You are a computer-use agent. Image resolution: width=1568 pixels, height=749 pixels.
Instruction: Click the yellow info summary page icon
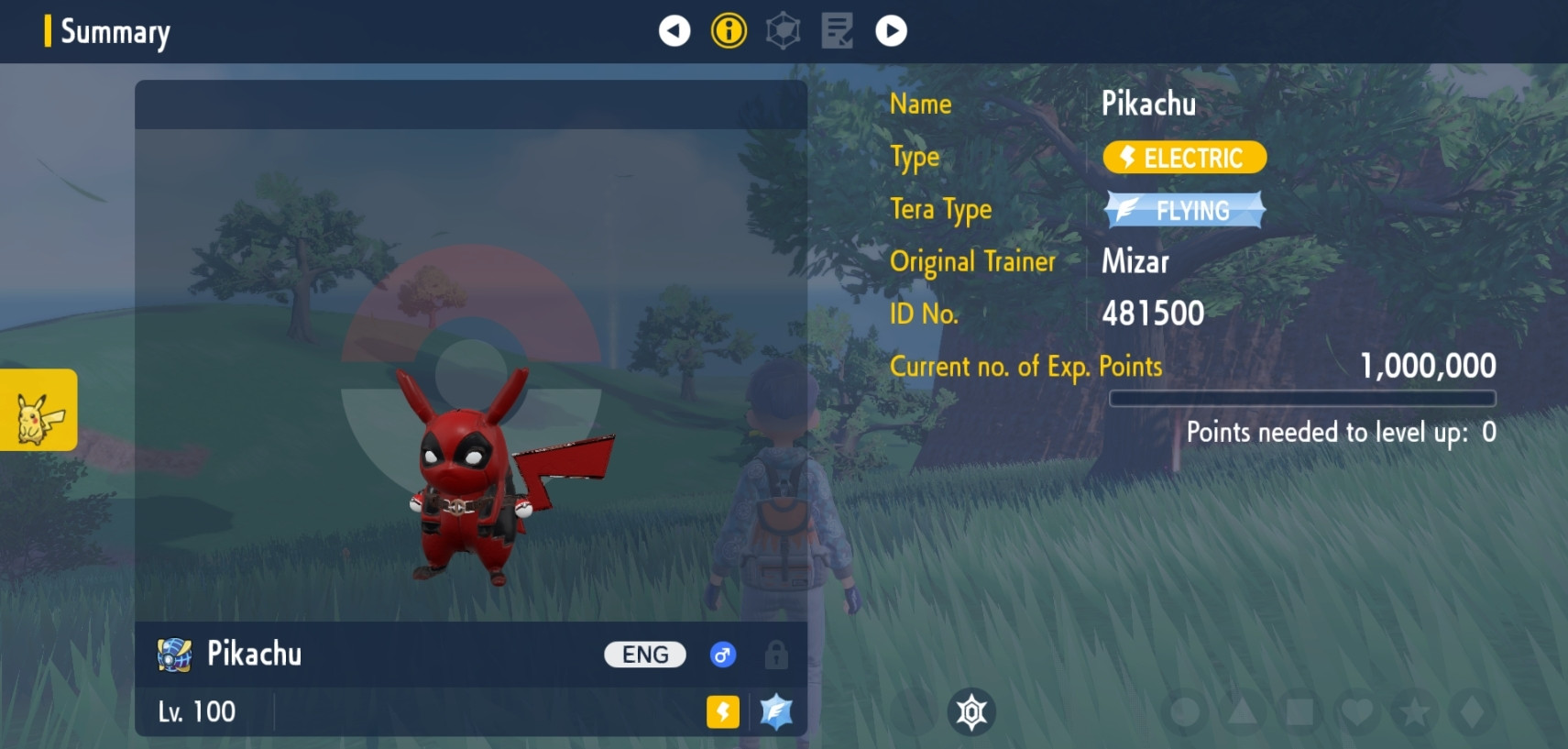(x=729, y=30)
